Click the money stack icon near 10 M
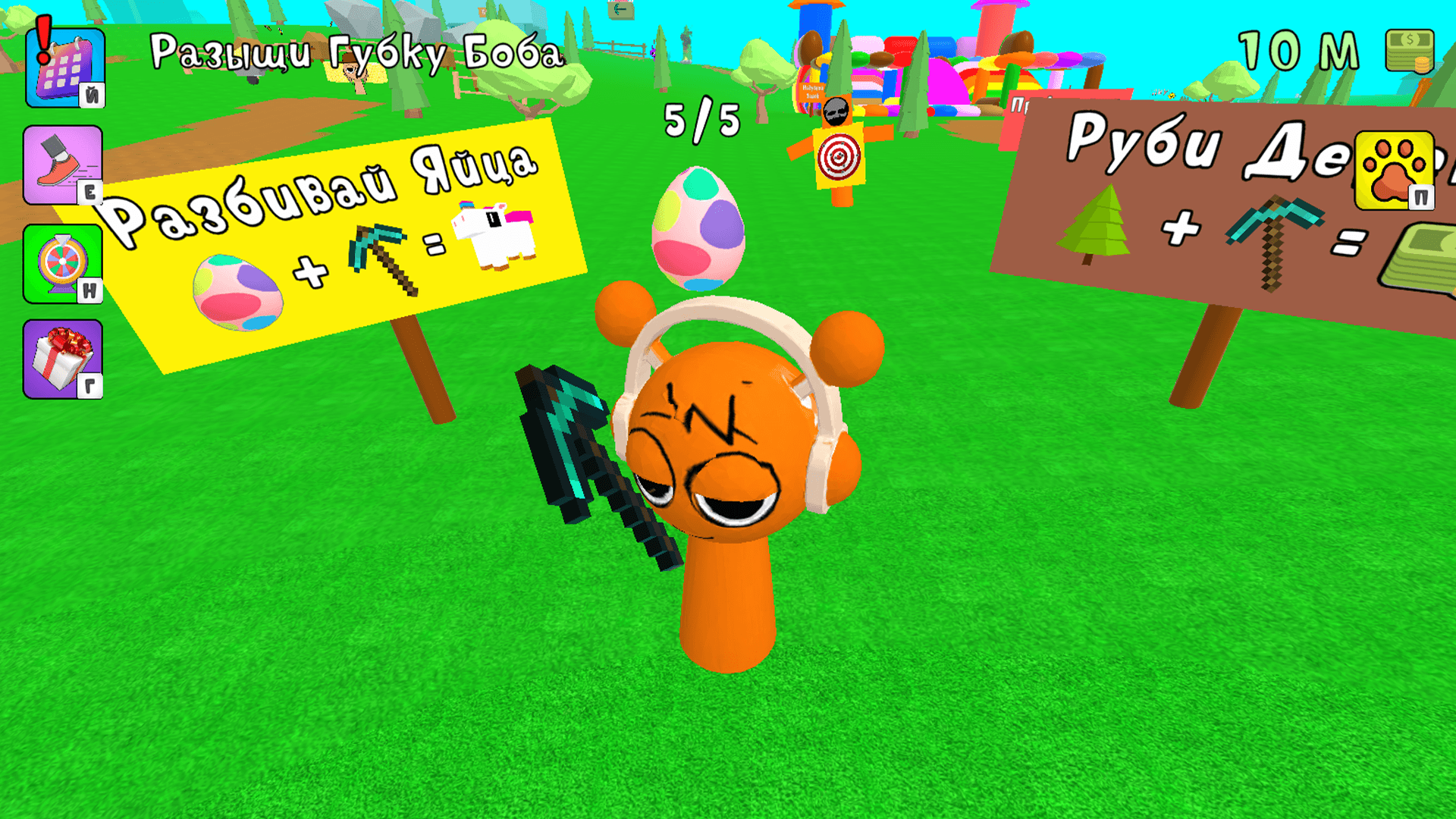This screenshot has height=819, width=1456. pos(1409,49)
